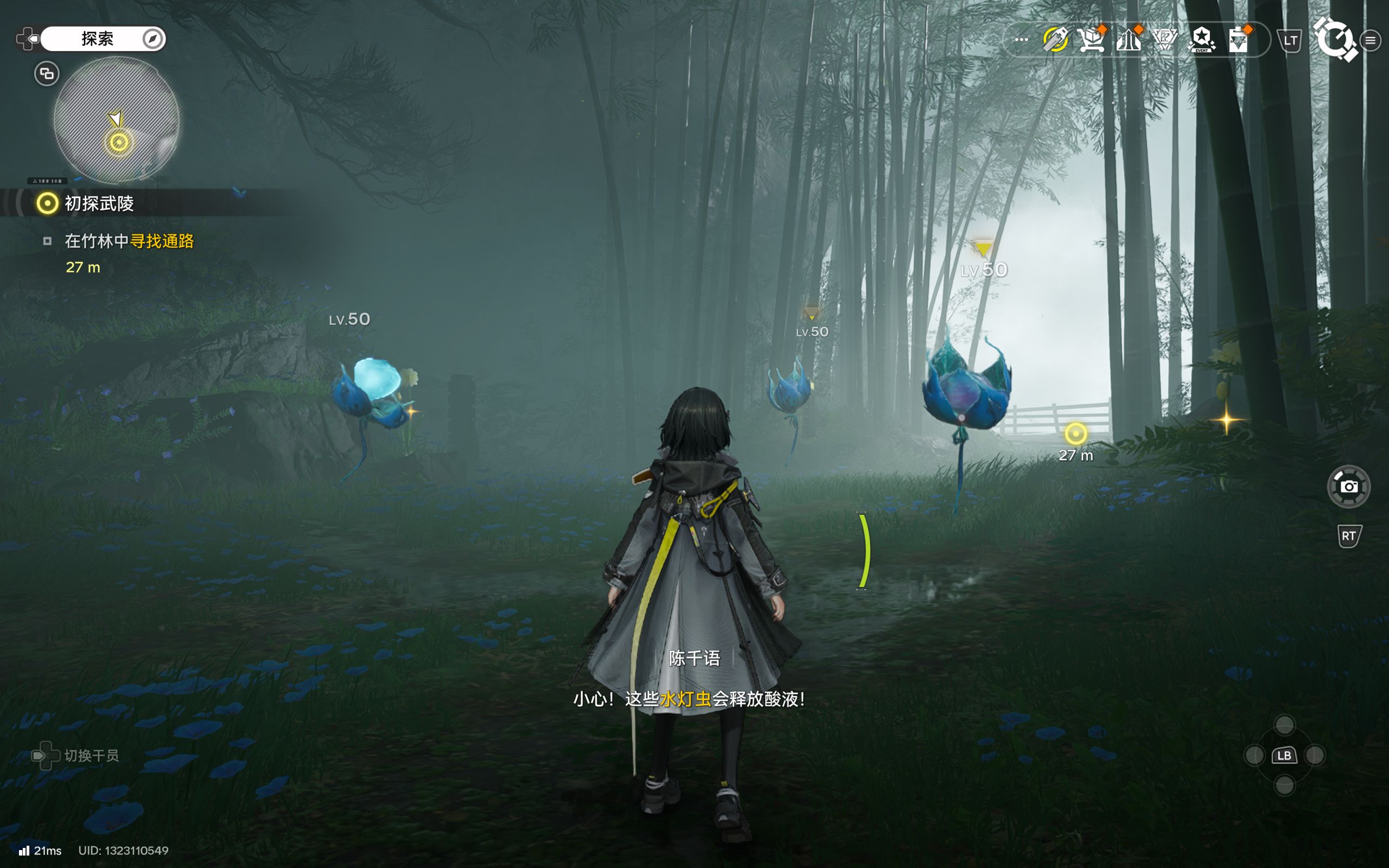Viewport: 1389px width, 868px height.
Task: Open the 初探武陵 quest tracker
Action: (x=99, y=203)
